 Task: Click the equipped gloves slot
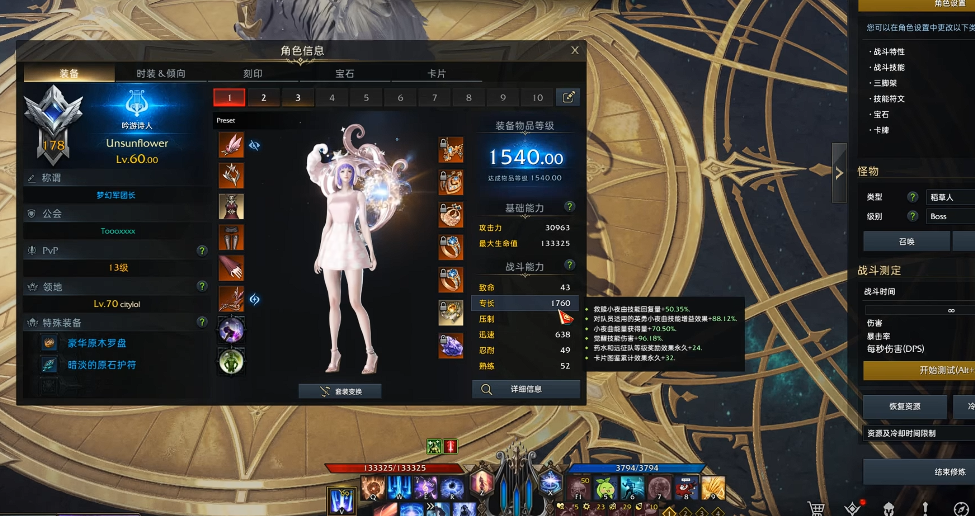pyautogui.click(x=232, y=267)
